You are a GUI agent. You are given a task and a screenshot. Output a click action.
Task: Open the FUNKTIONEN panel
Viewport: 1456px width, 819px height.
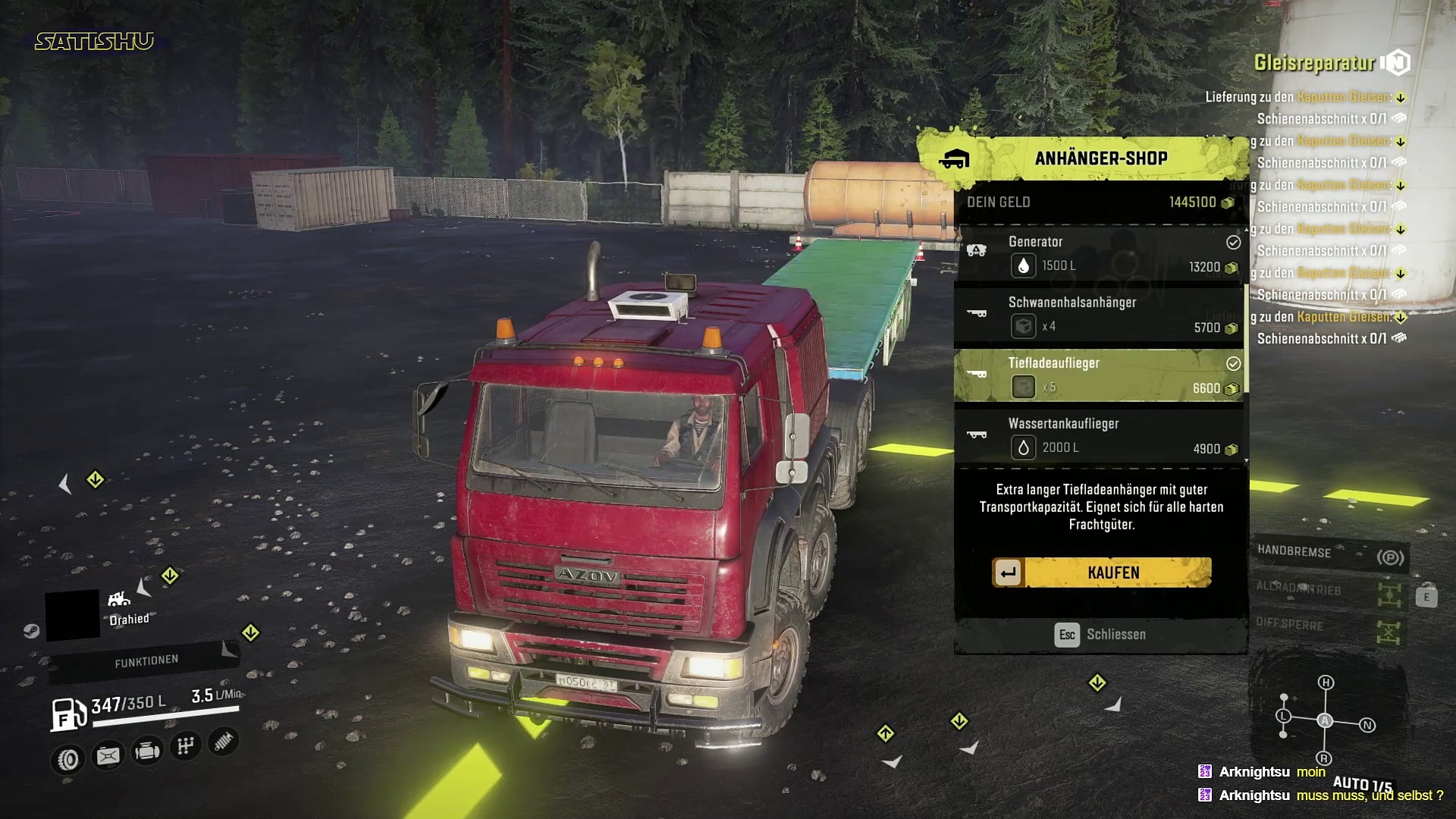(x=146, y=661)
